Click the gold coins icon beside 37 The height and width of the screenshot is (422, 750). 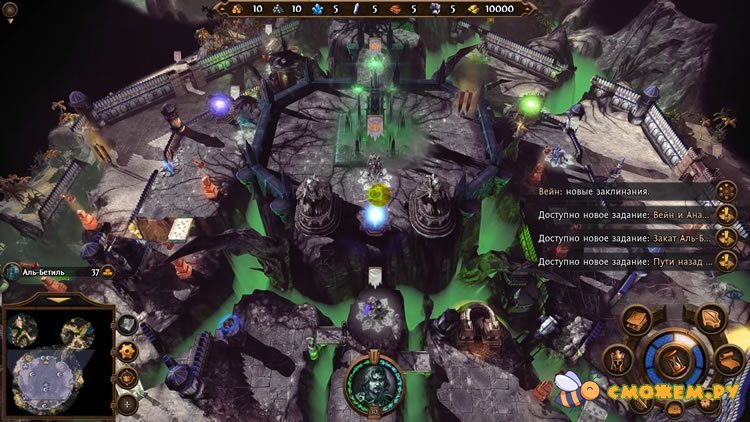click(108, 271)
